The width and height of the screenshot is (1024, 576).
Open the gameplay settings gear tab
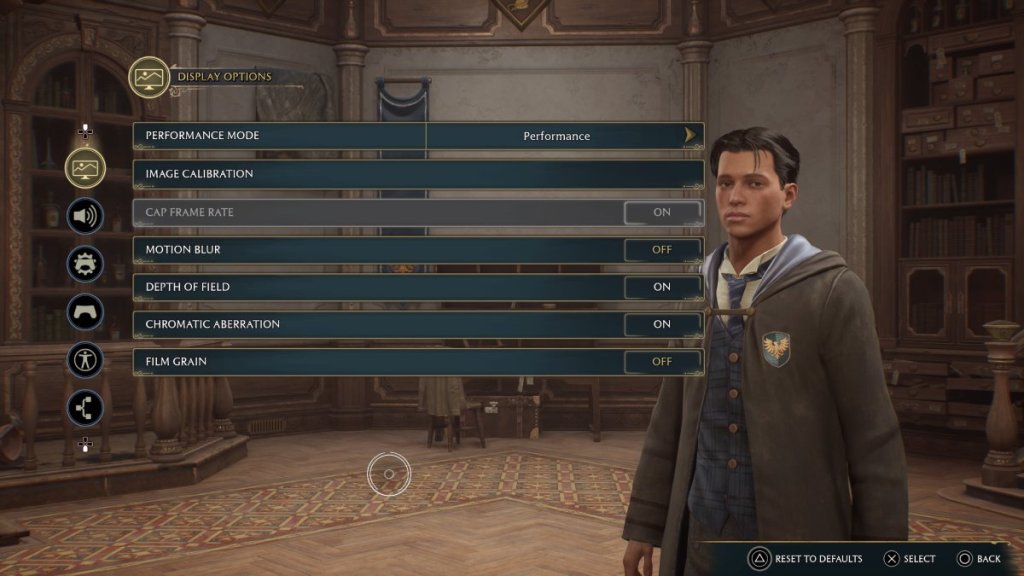[86, 264]
